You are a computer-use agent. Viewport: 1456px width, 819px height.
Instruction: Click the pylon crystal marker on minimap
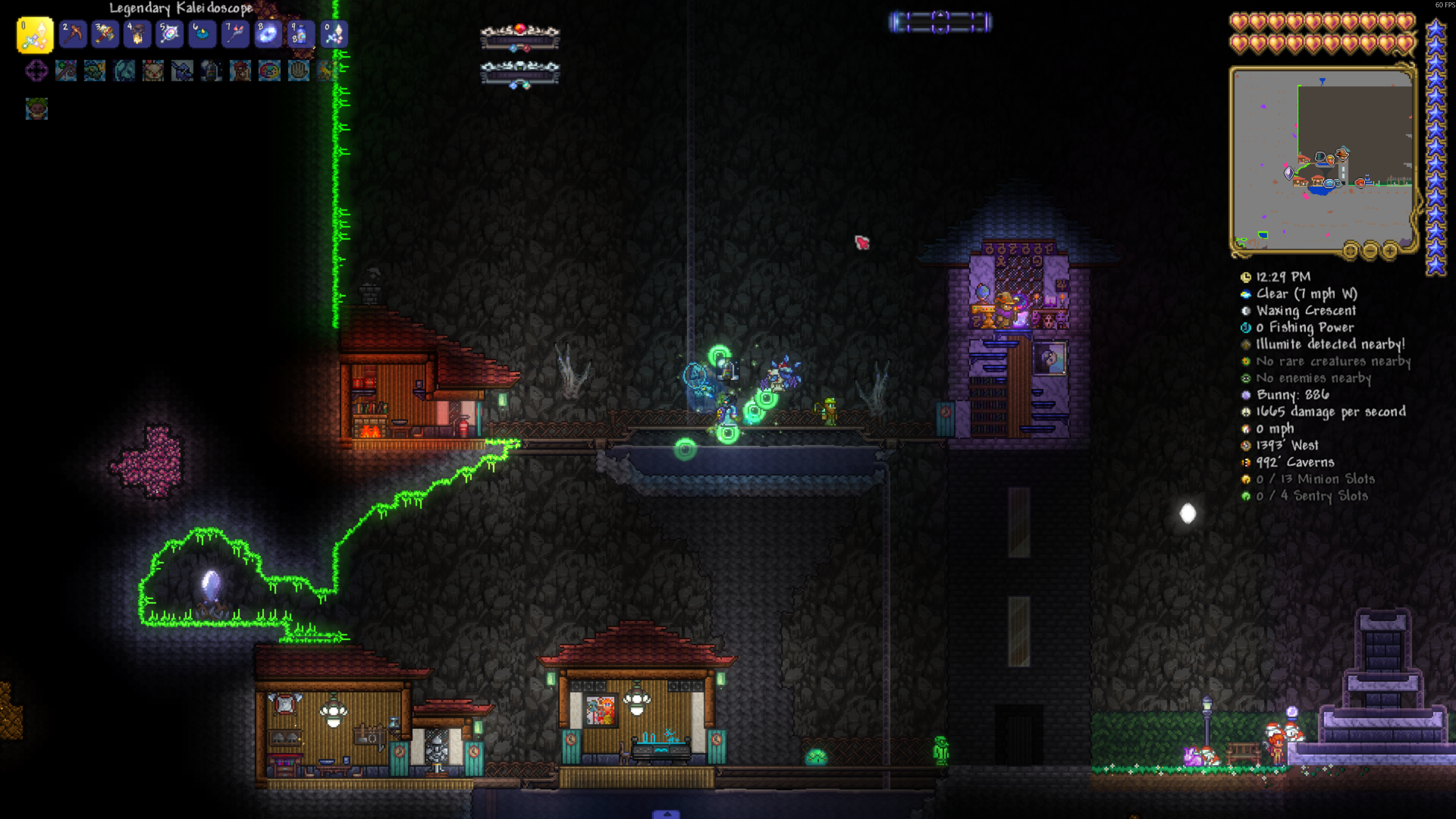[x=1289, y=172]
